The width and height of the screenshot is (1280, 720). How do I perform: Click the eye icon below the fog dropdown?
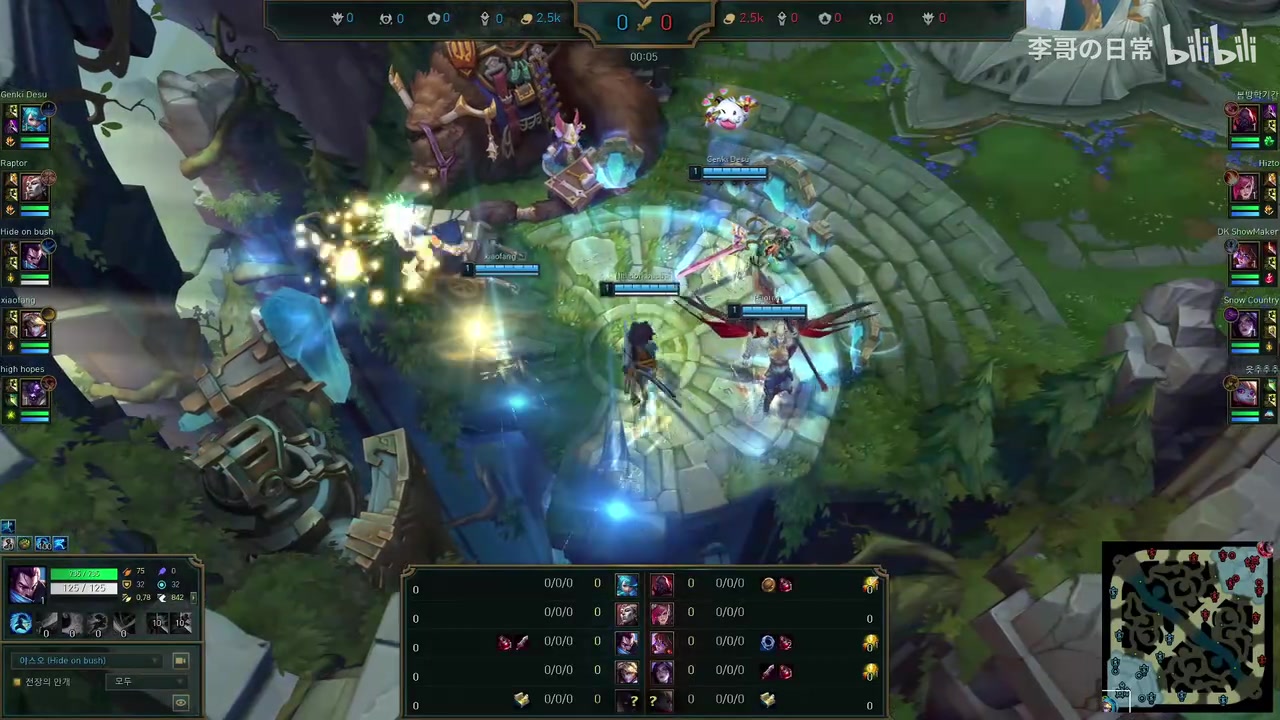pos(181,703)
